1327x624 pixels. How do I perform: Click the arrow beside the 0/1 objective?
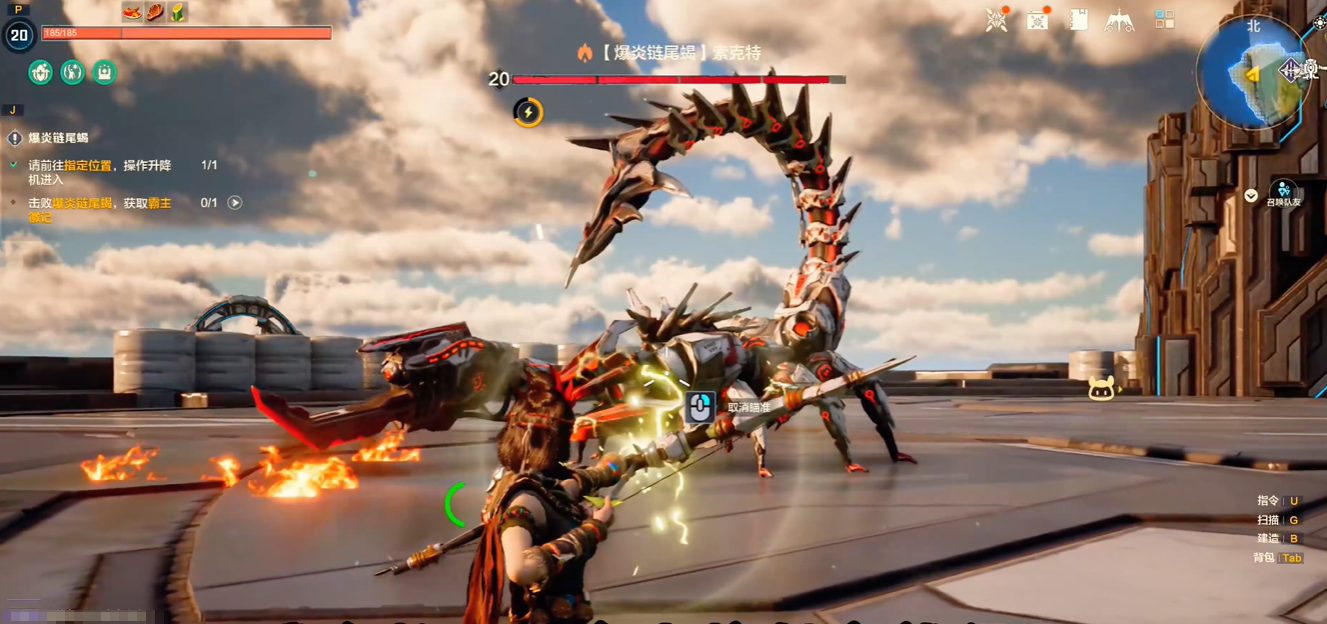coord(235,203)
